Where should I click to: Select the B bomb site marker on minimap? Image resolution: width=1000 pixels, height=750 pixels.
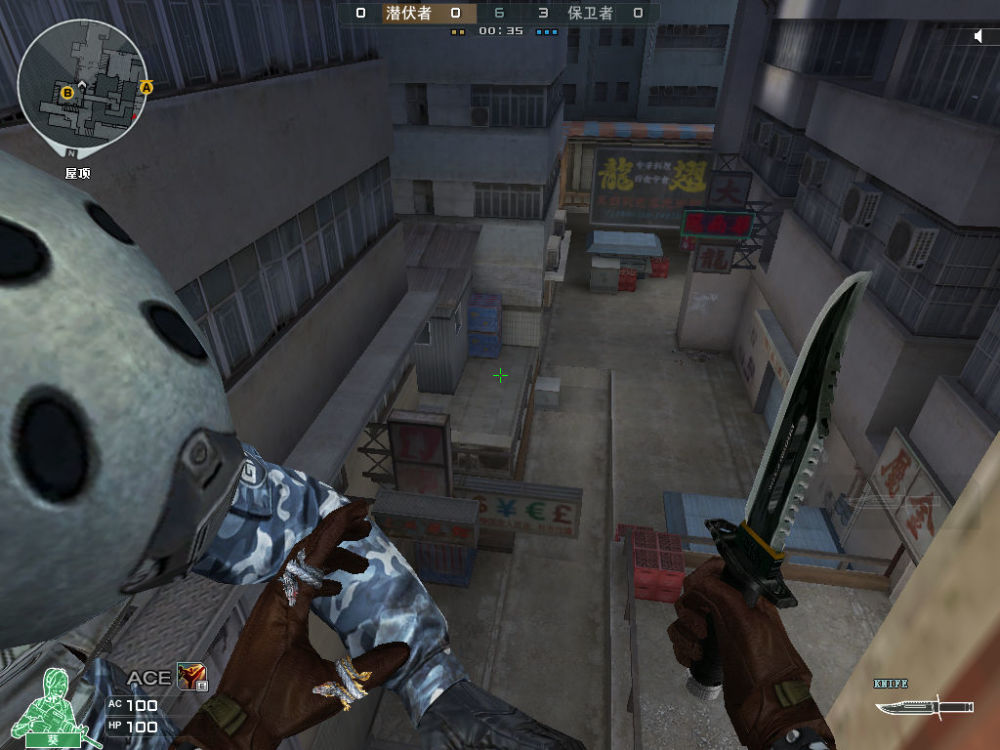[x=68, y=93]
